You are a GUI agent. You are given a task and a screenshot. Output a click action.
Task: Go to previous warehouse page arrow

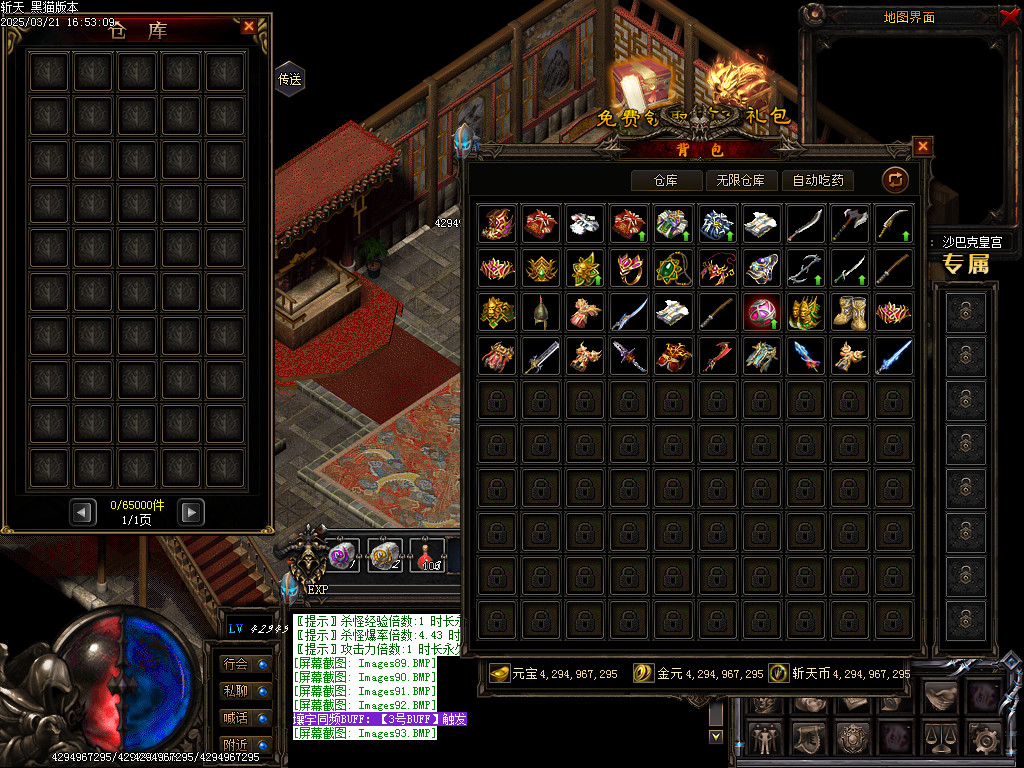pyautogui.click(x=84, y=513)
